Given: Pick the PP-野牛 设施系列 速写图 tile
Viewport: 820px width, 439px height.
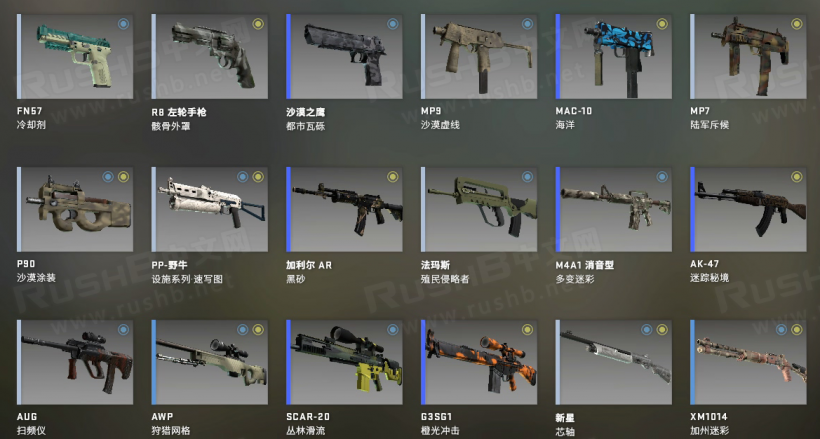Looking at the screenshot, I should point(209,209).
